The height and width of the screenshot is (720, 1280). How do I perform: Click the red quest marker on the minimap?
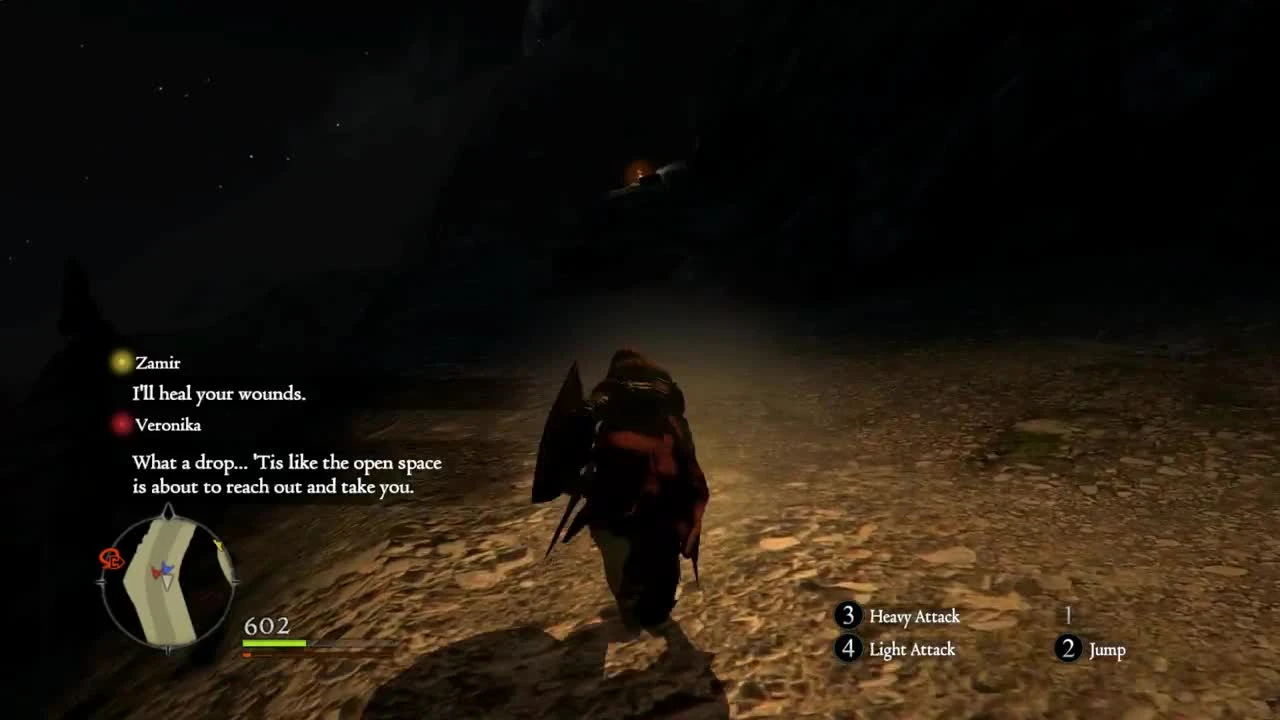(x=110, y=558)
